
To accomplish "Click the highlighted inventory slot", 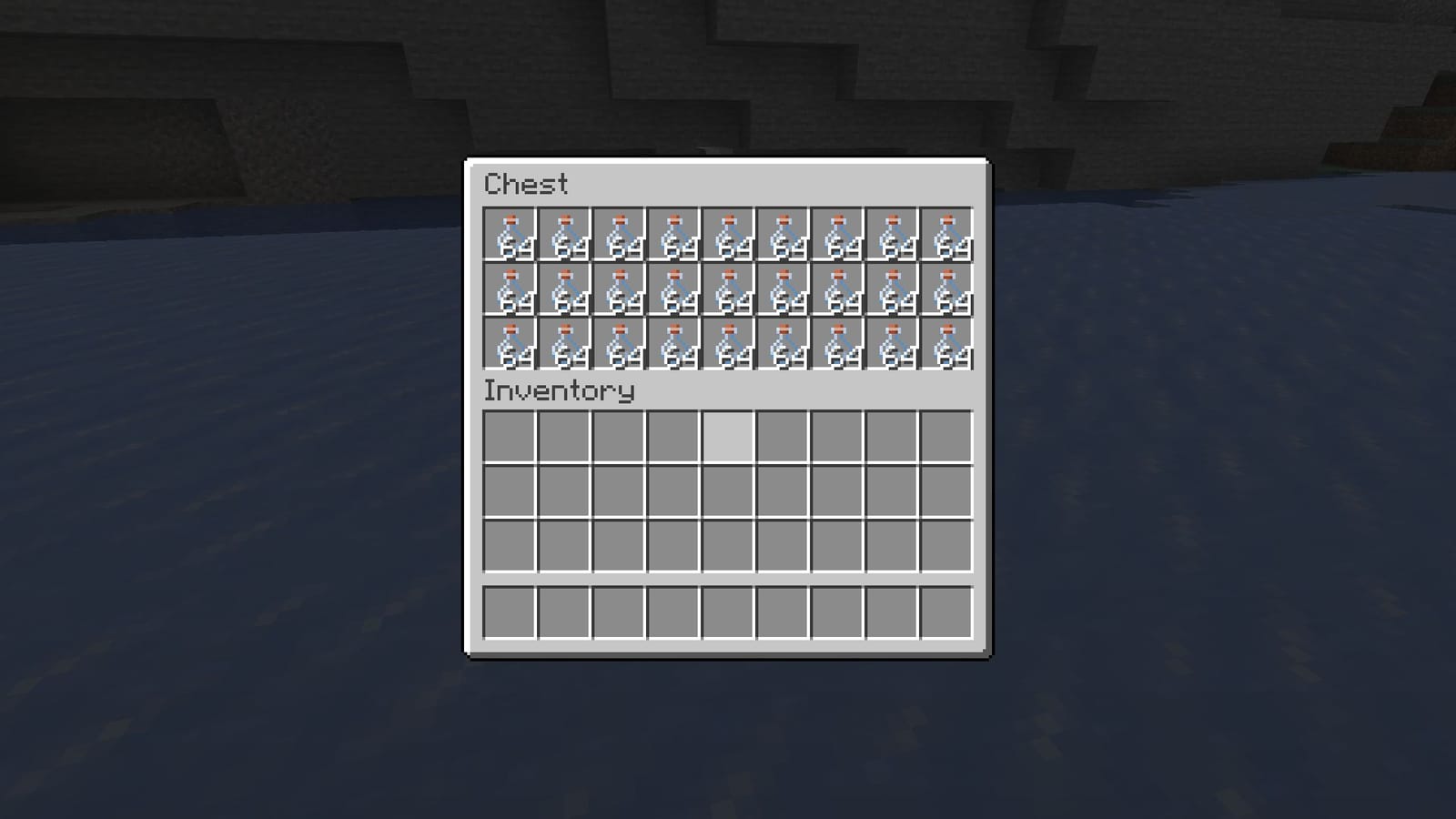I will 728,437.
